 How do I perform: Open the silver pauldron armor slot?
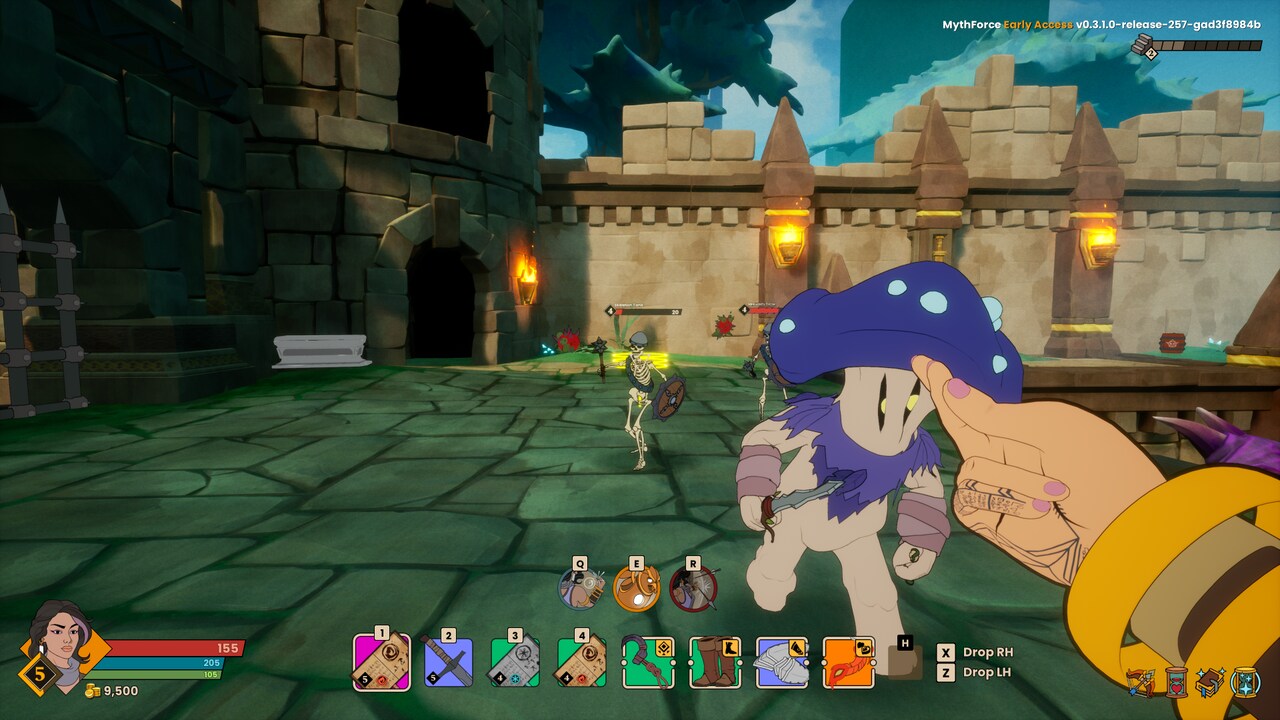tap(781, 662)
